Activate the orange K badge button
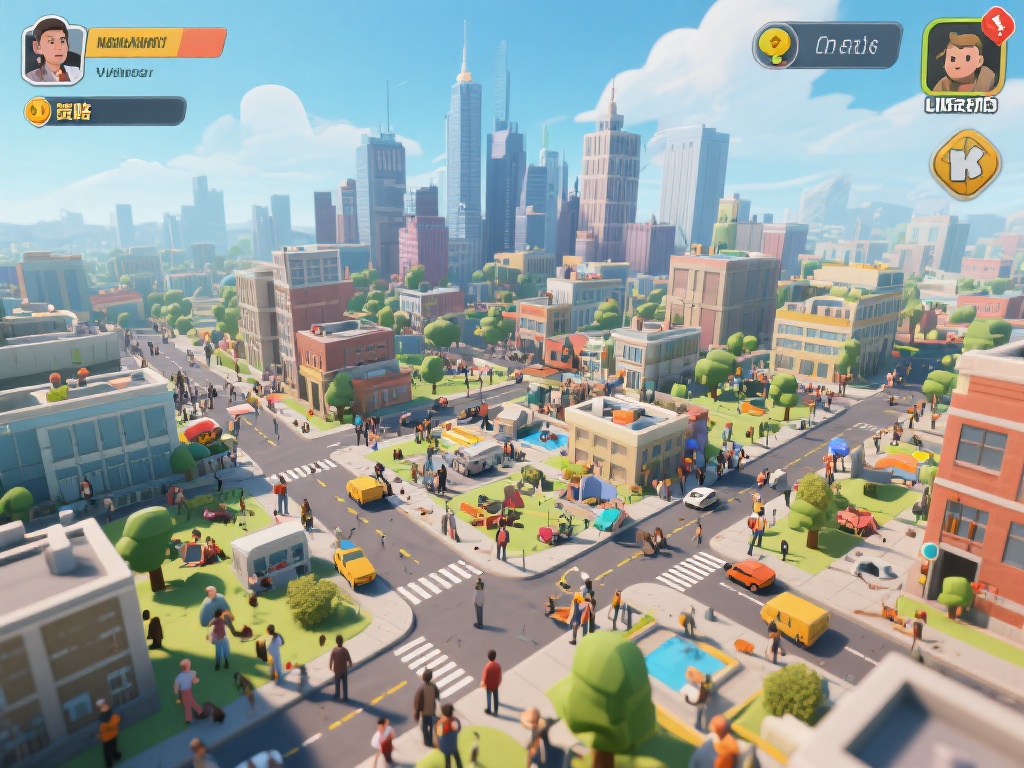The width and height of the screenshot is (1024, 768). click(965, 163)
